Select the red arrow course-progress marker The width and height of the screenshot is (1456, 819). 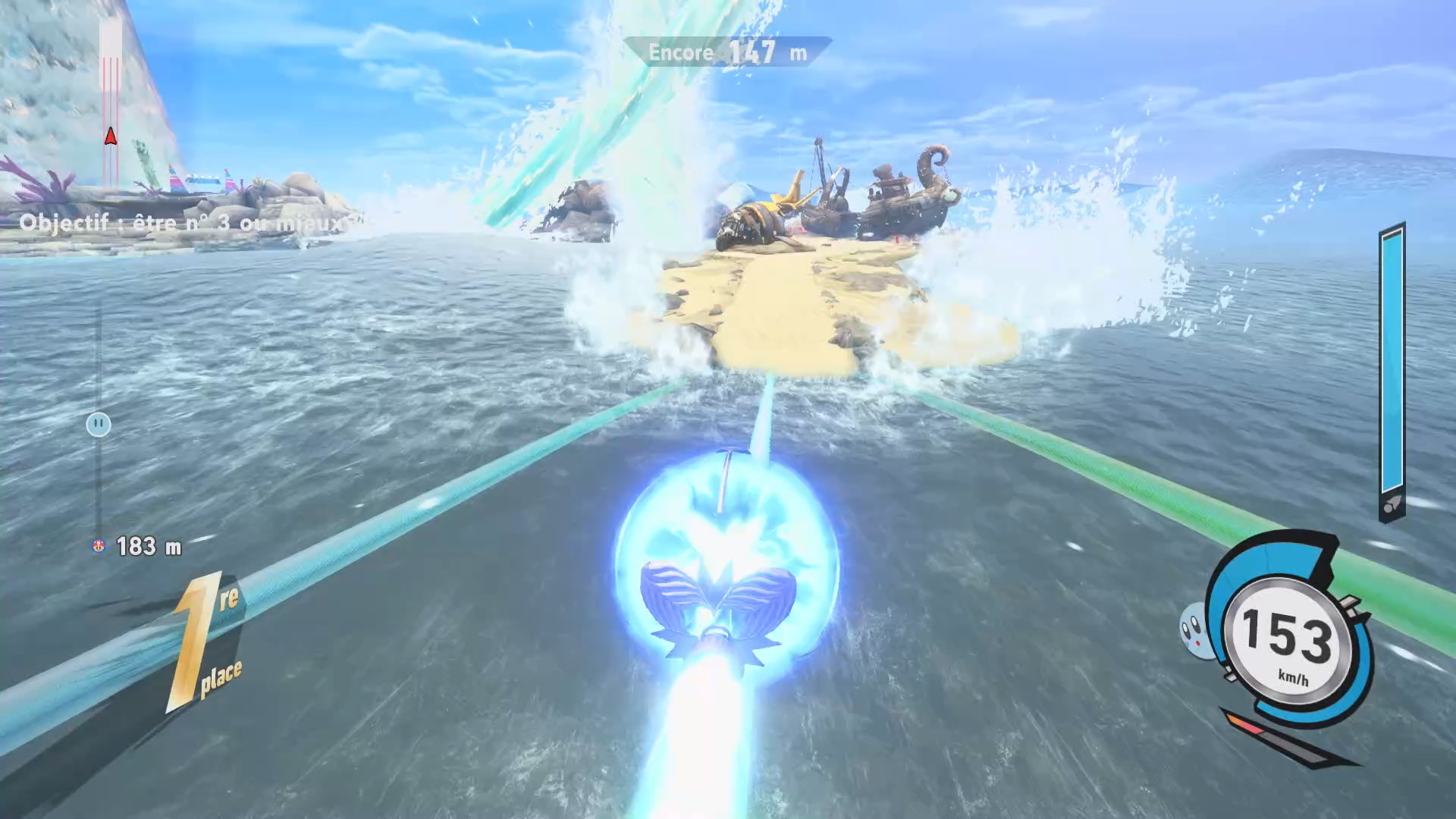111,136
